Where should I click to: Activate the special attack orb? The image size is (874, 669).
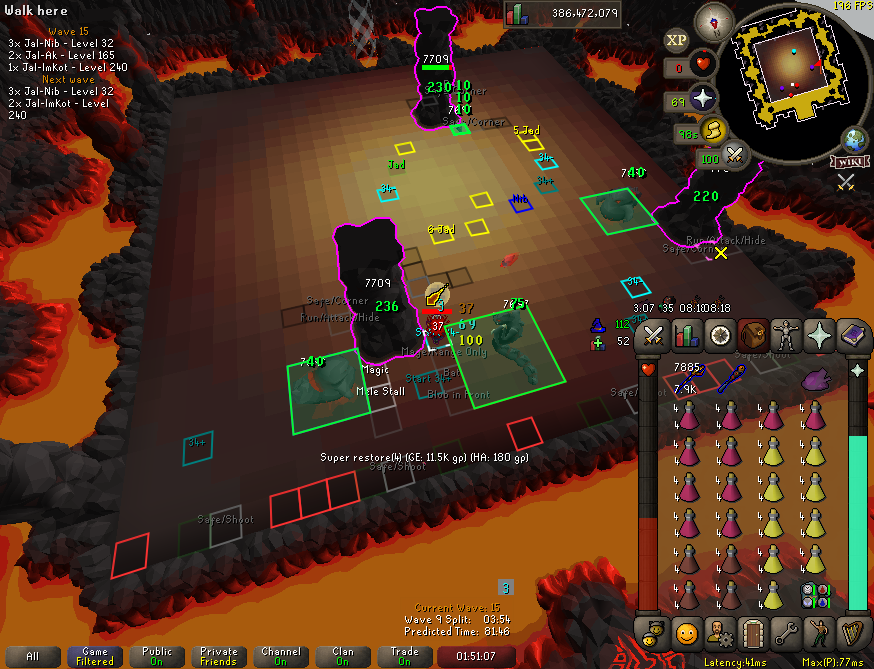coord(736,154)
